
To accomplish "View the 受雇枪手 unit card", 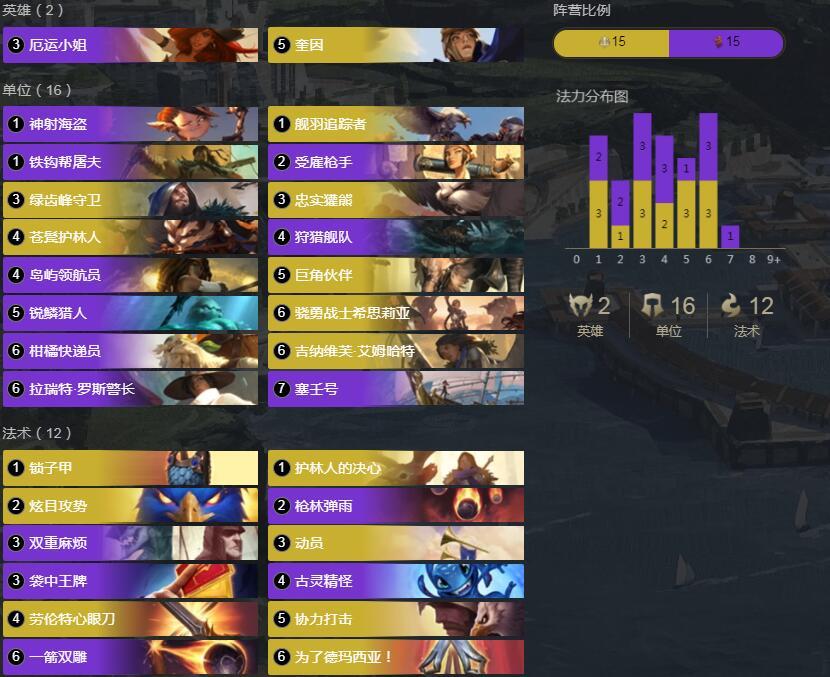I will [395, 162].
